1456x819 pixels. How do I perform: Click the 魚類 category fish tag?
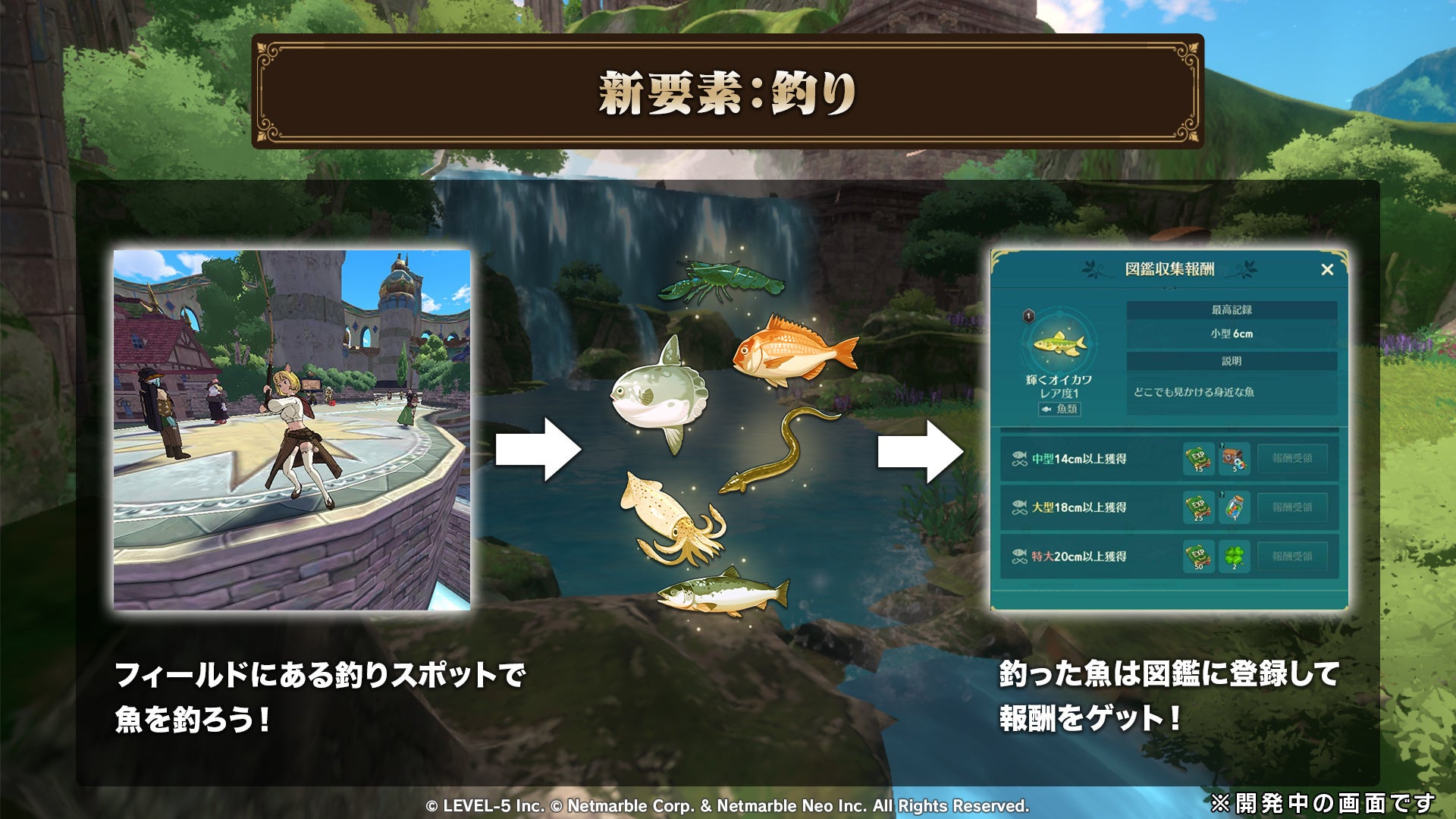pyautogui.click(x=1059, y=409)
